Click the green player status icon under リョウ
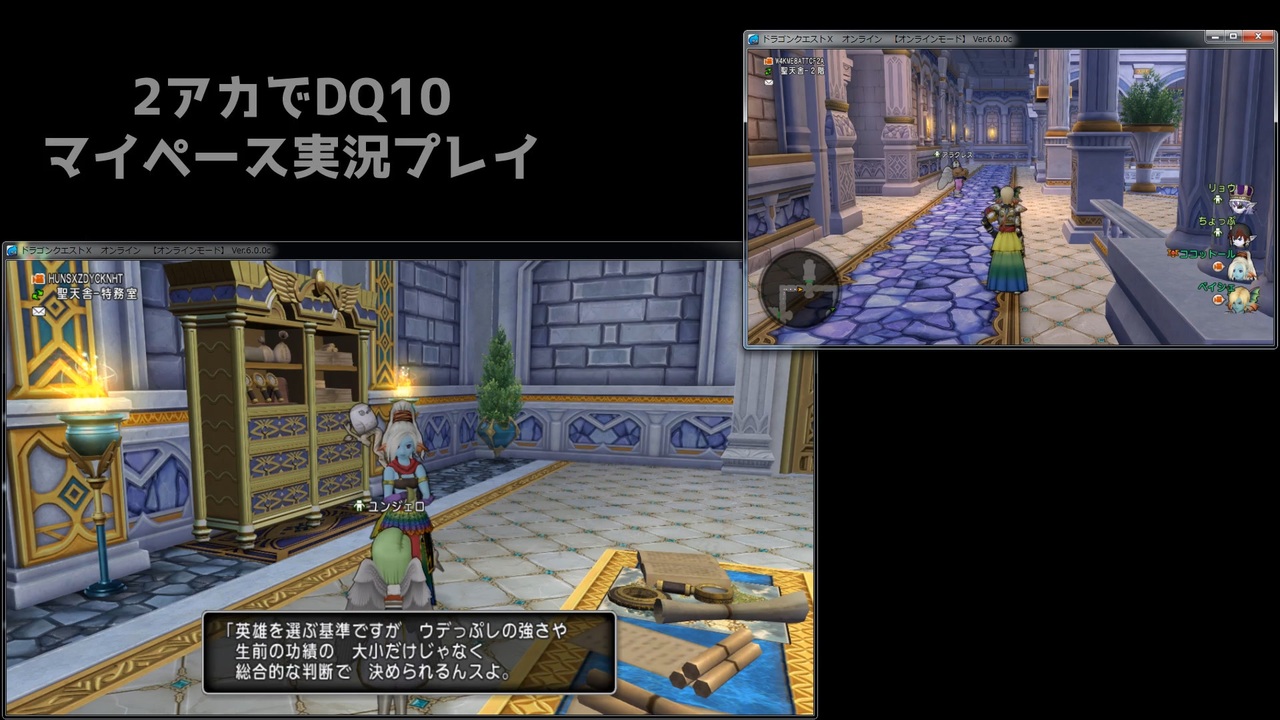The image size is (1280, 720). [x=1217, y=200]
